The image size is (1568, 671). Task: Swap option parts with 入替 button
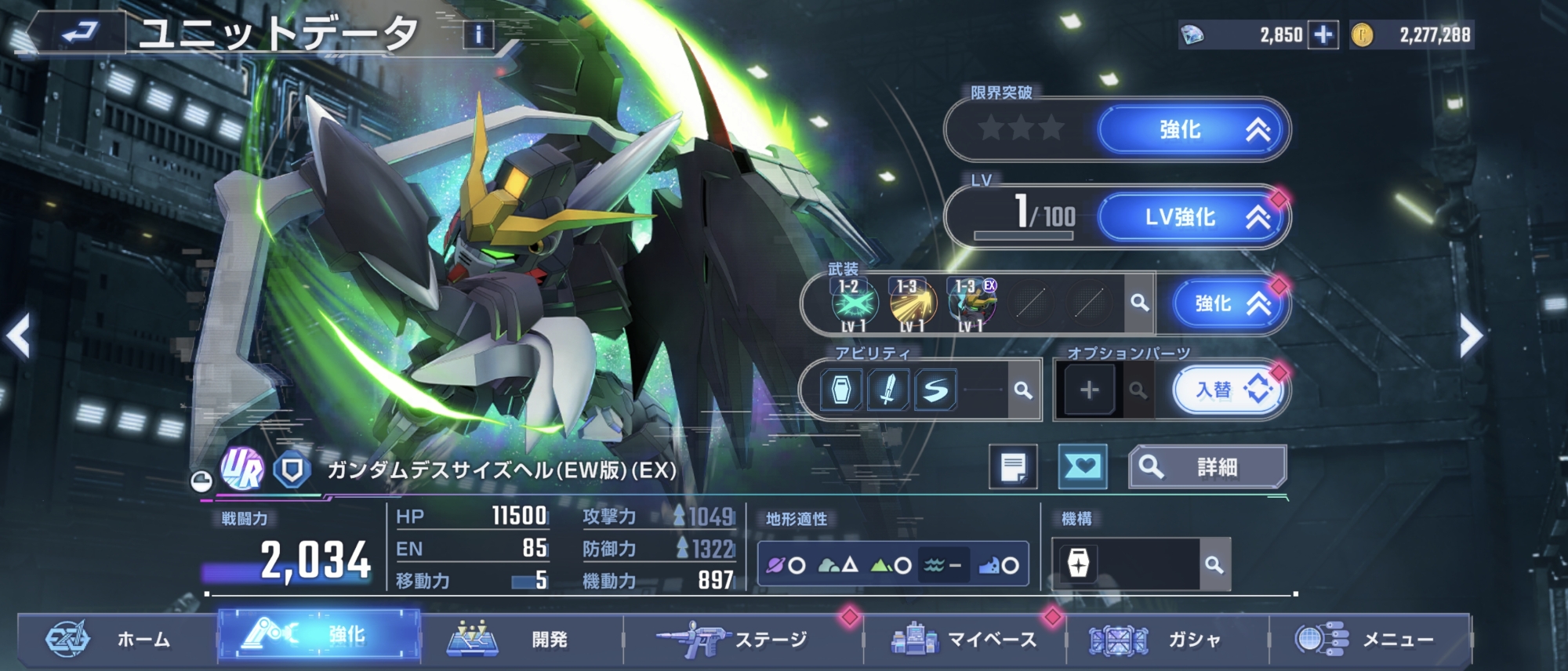1228,390
